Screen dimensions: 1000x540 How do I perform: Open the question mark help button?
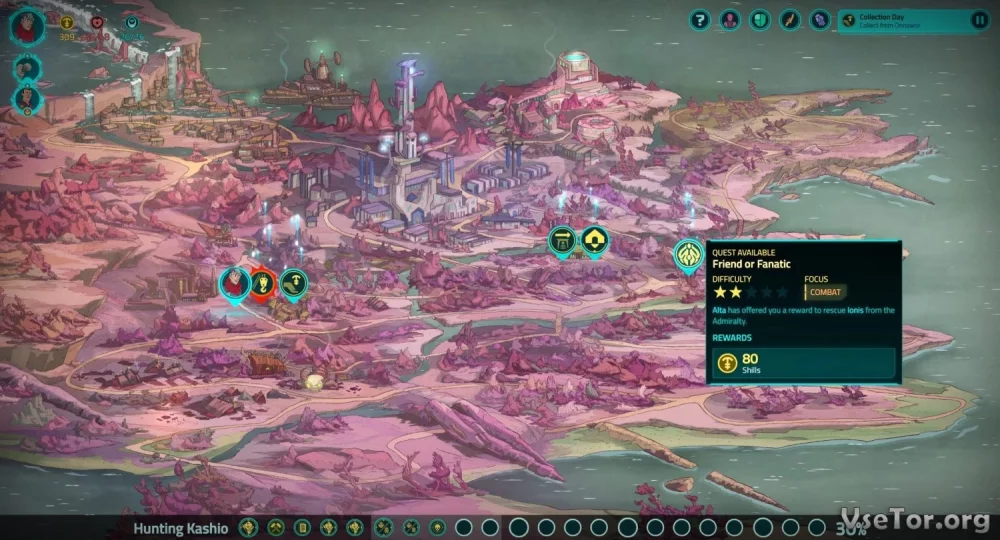(x=700, y=19)
